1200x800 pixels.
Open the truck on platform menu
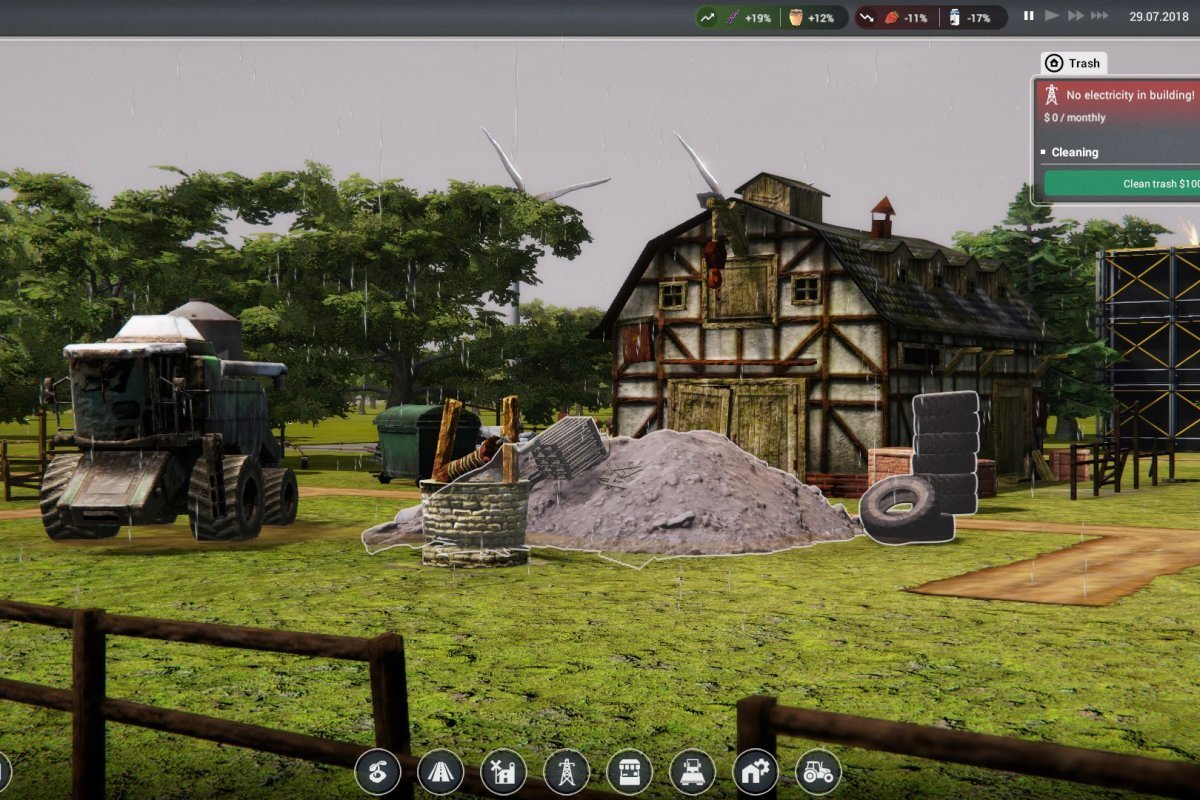(692, 772)
